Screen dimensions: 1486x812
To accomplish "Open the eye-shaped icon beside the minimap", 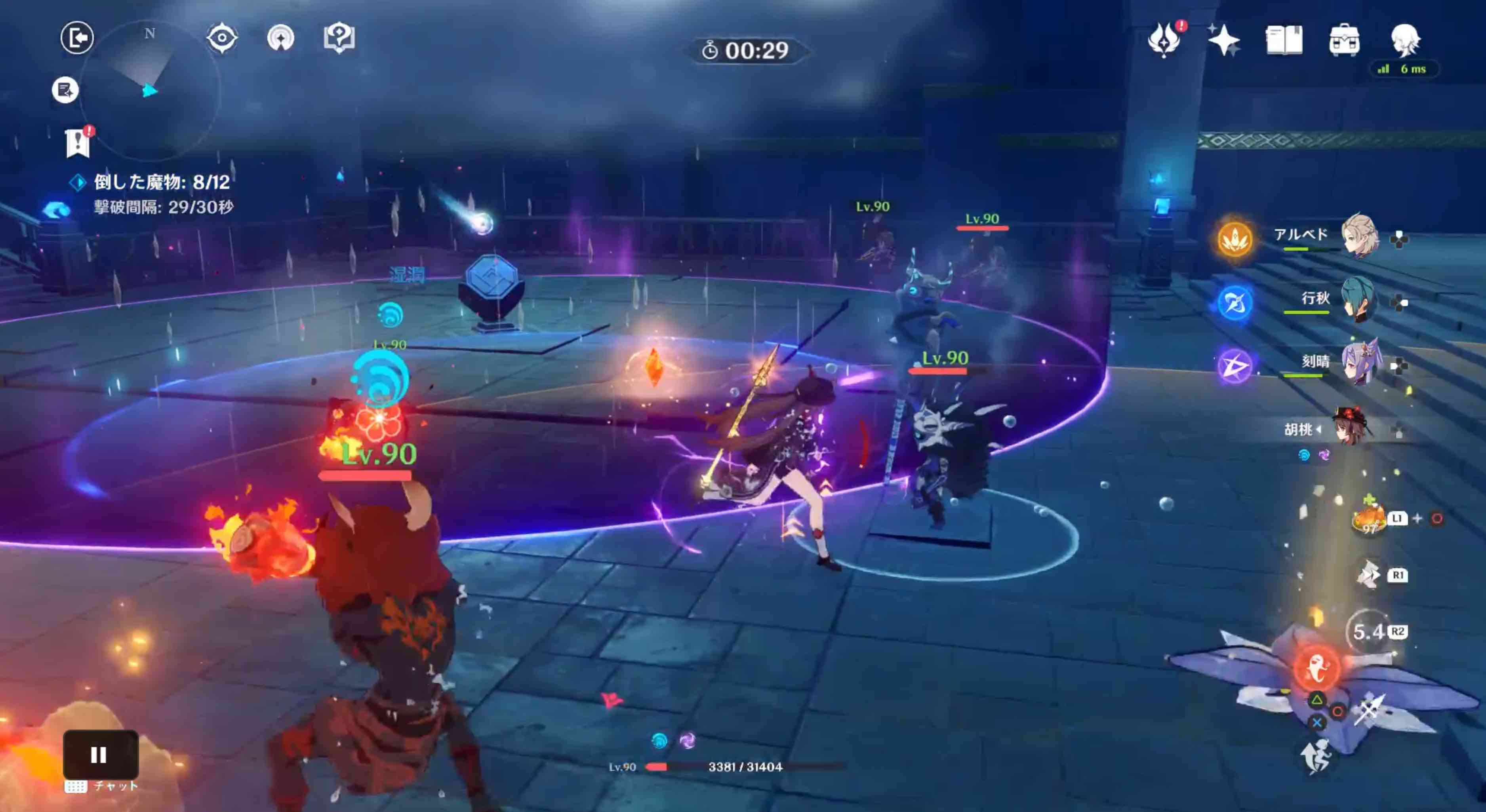I will (221, 39).
